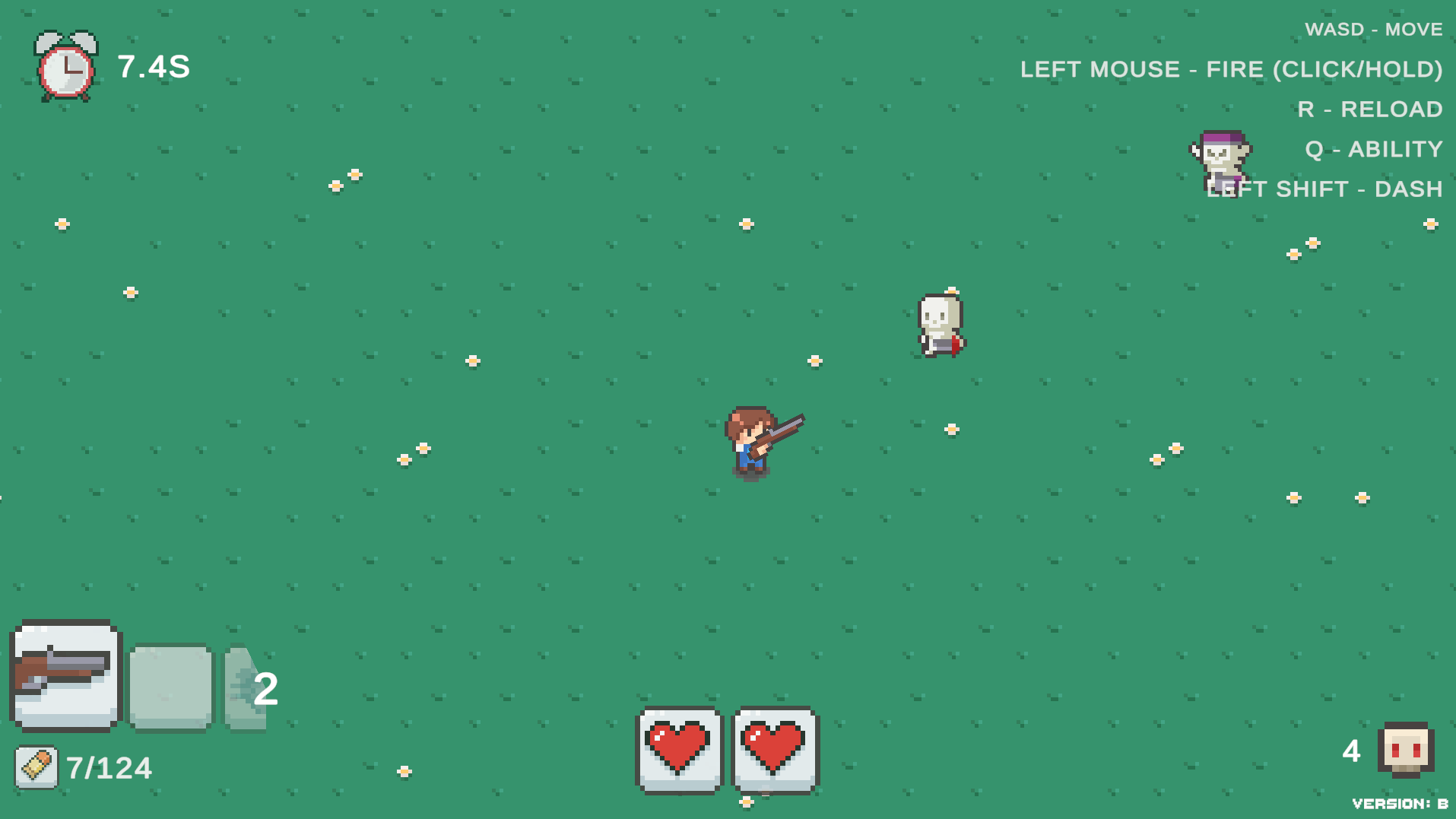Click the kill count number 4
The width and height of the screenshot is (1456, 819).
[x=1351, y=751]
